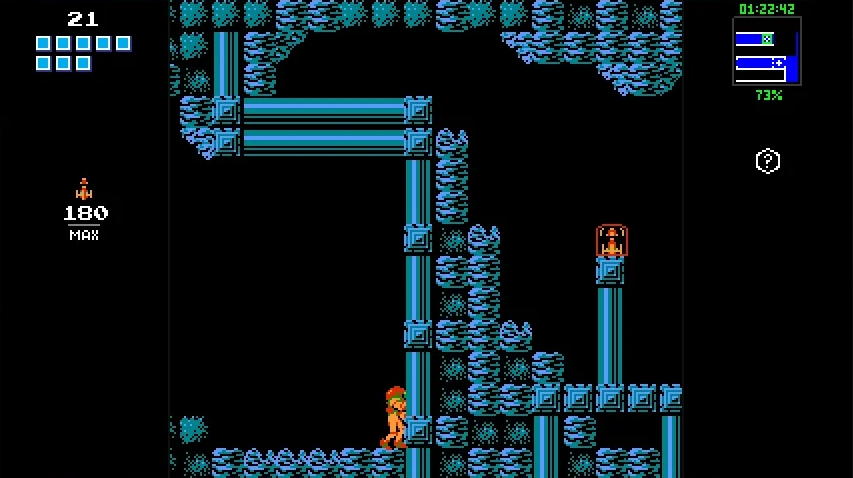Viewport: 853px width, 478px height.
Task: Select the missile weapon icon
Action: click(84, 189)
